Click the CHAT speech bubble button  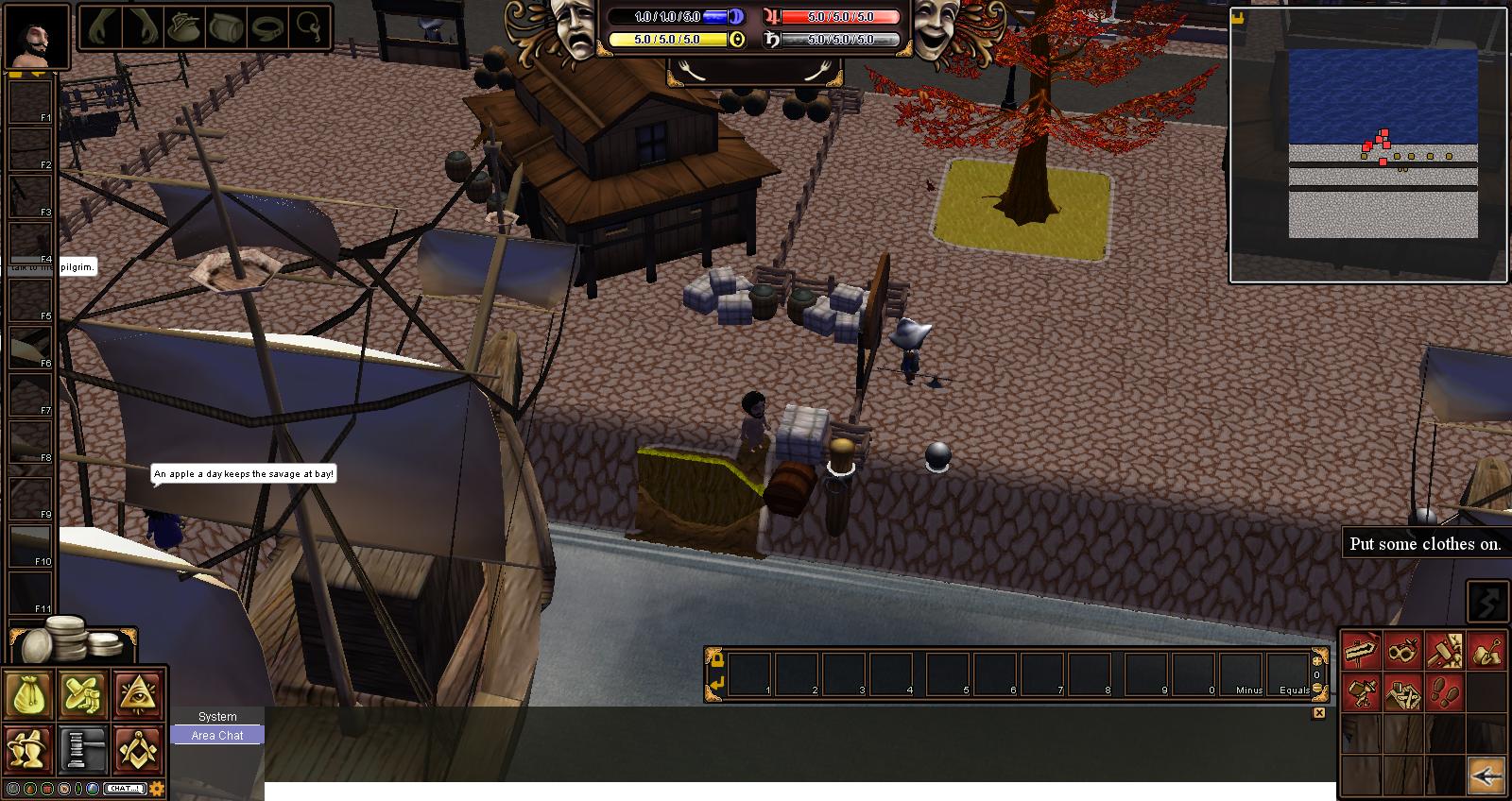pyautogui.click(x=125, y=789)
